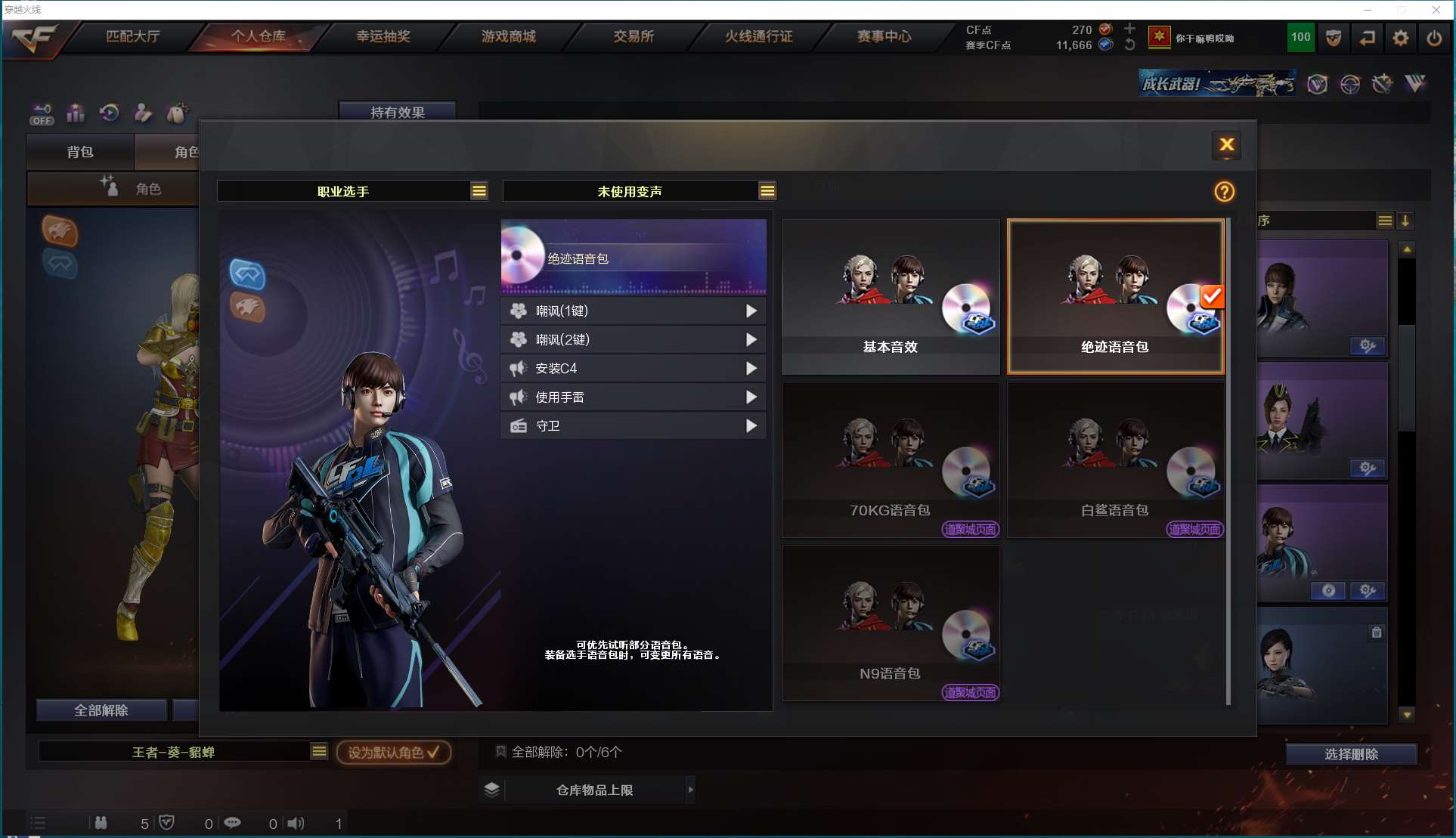Open 赛事中心 tab
The image size is (1456, 838).
(x=884, y=36)
